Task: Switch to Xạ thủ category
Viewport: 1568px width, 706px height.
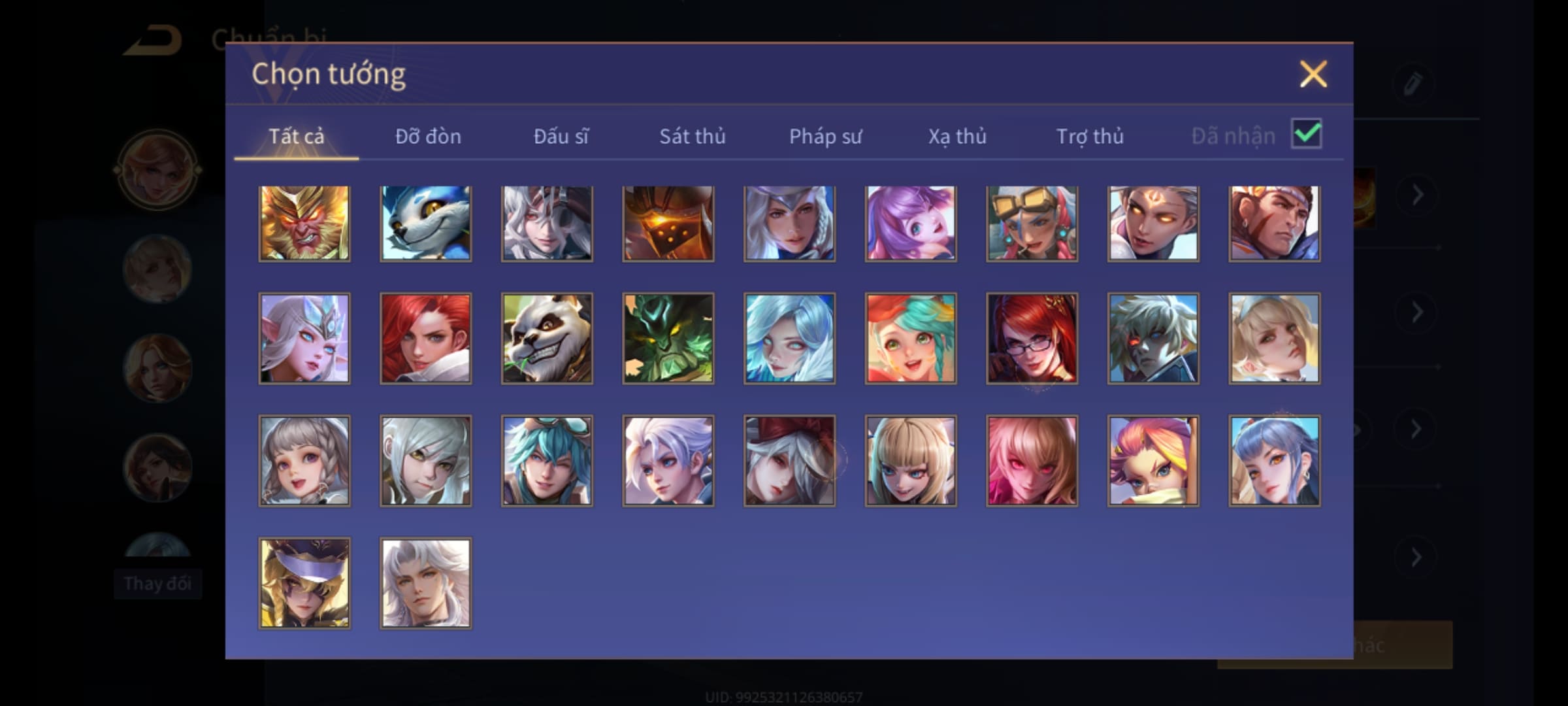Action: [x=957, y=136]
